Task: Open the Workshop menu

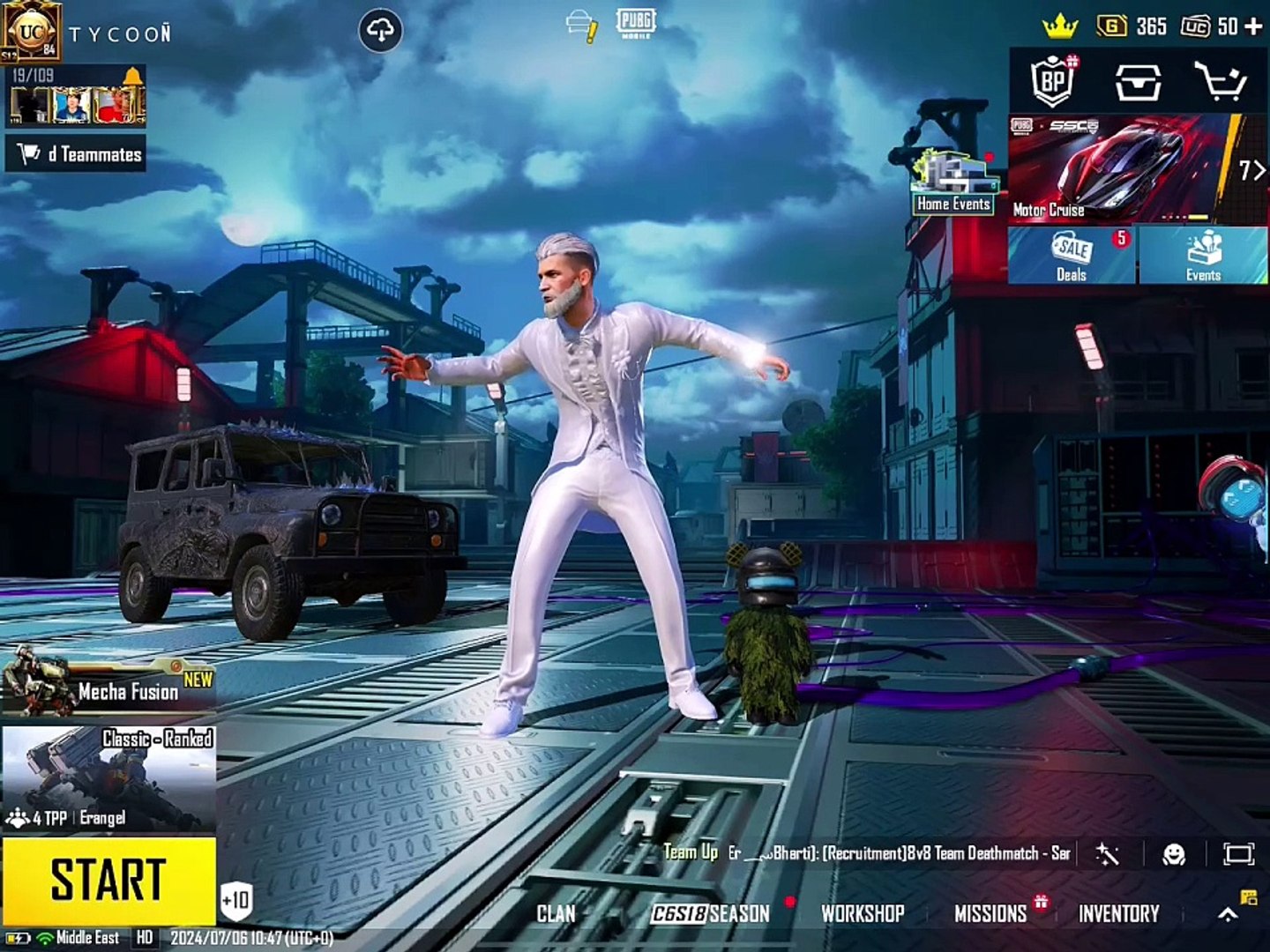Action: [863, 914]
